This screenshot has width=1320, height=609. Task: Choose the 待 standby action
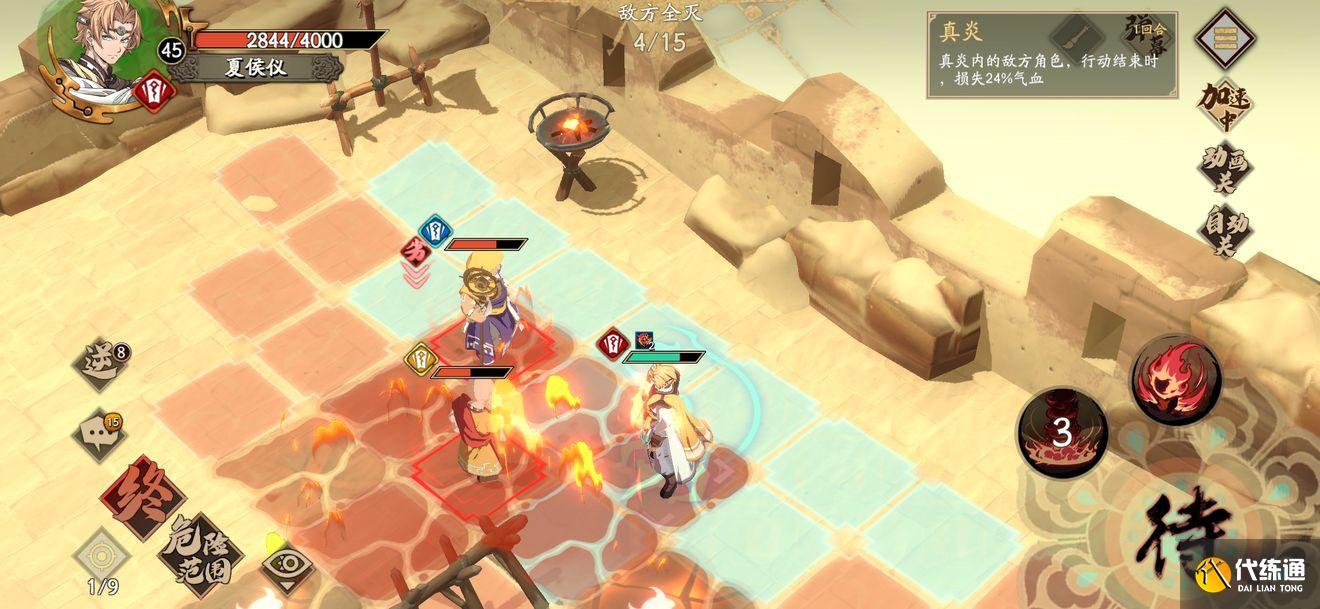[1188, 530]
